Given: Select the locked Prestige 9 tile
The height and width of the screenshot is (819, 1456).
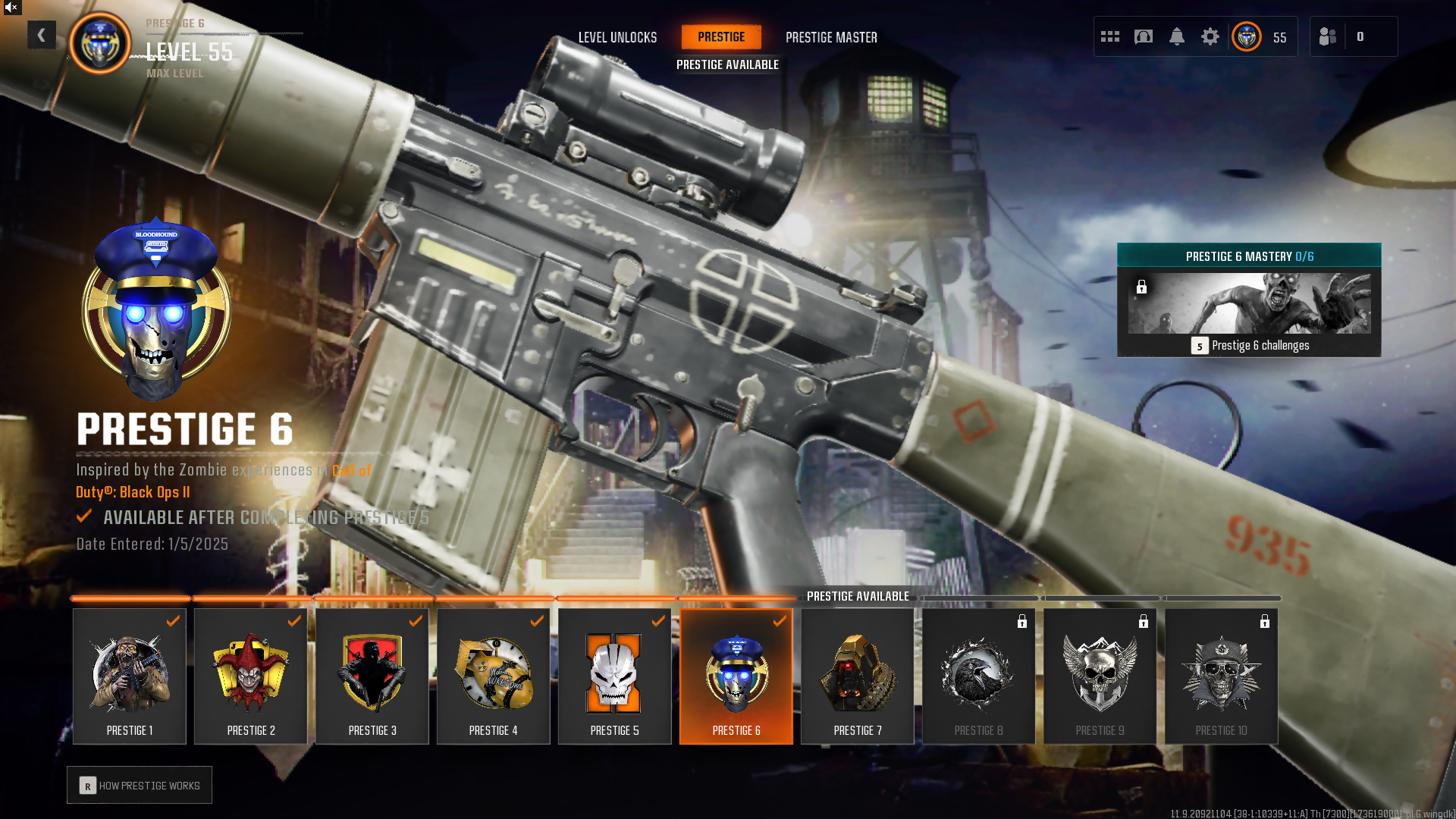Looking at the screenshot, I should 1100,676.
